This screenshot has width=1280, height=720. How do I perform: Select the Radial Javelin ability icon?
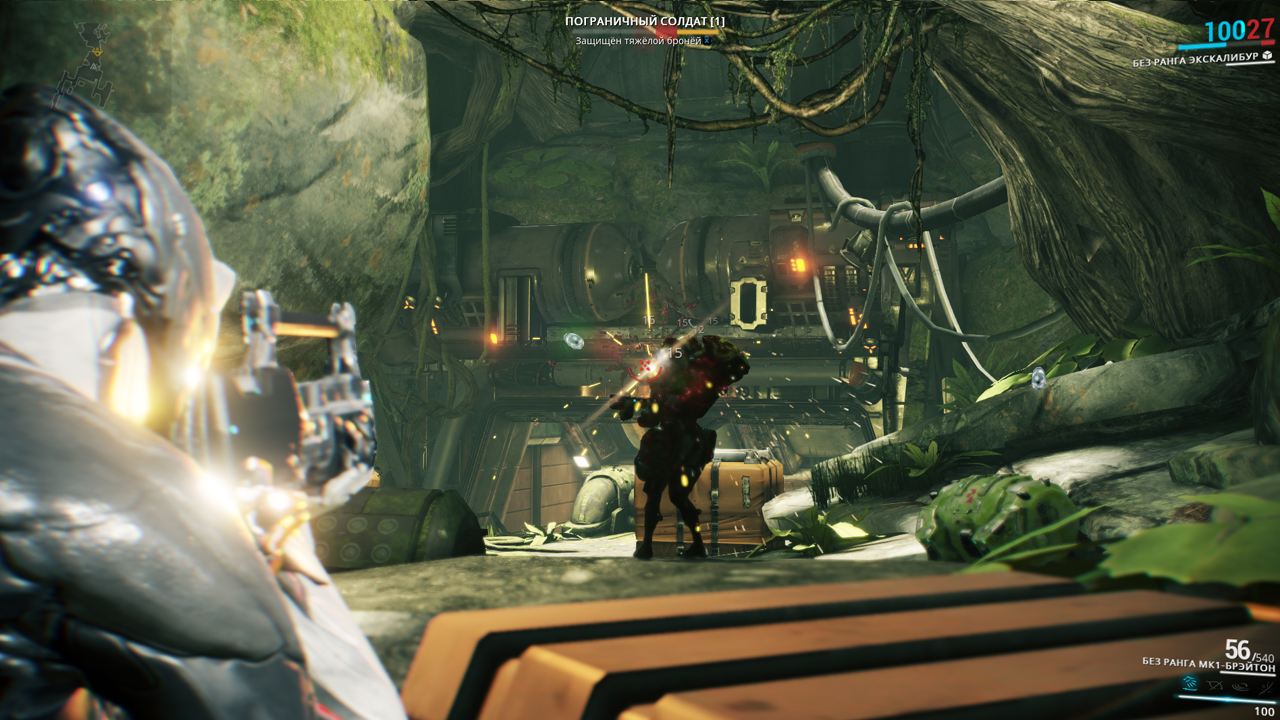pyautogui.click(x=1238, y=685)
